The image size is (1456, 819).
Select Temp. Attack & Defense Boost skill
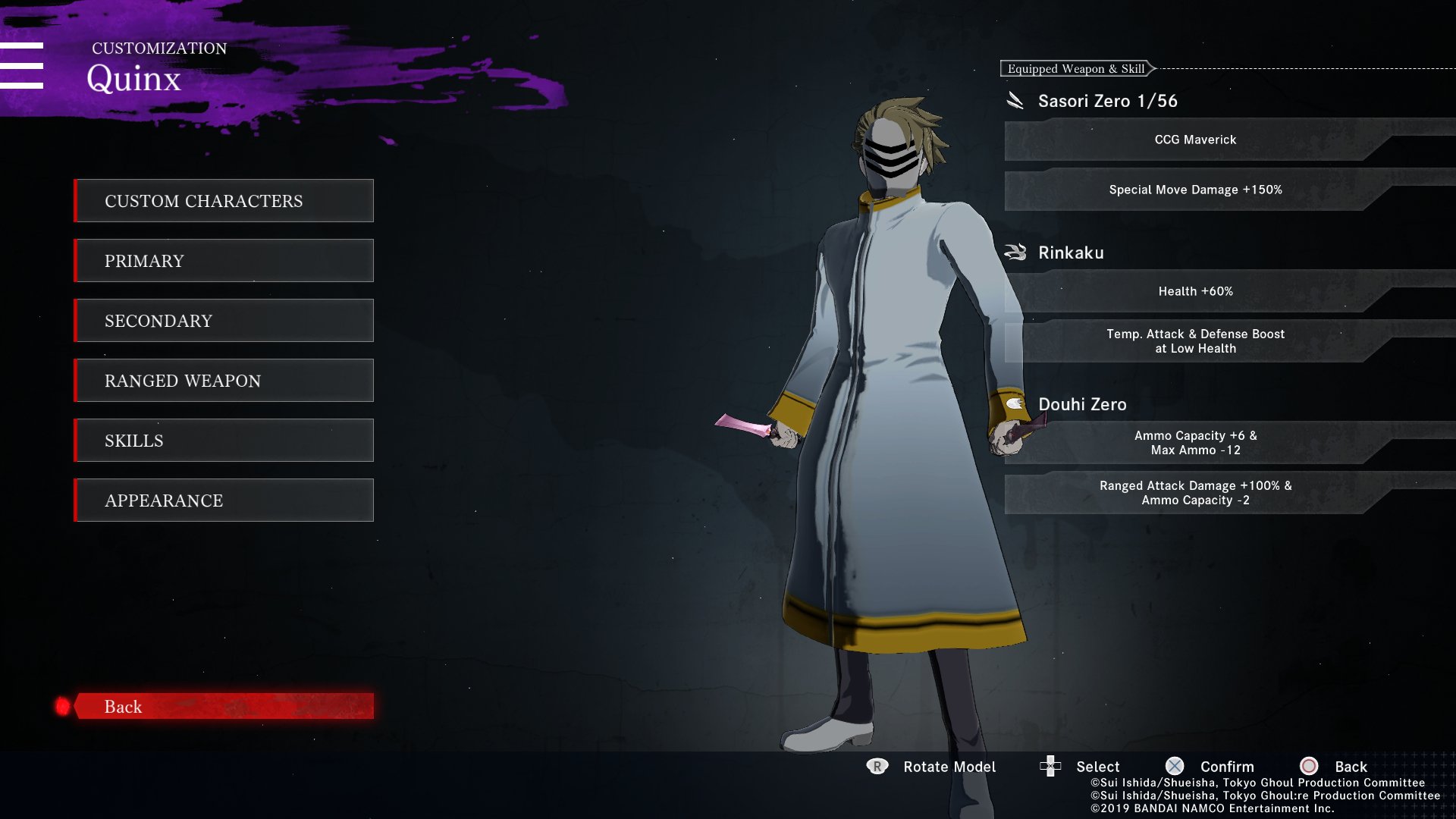[x=1195, y=341]
